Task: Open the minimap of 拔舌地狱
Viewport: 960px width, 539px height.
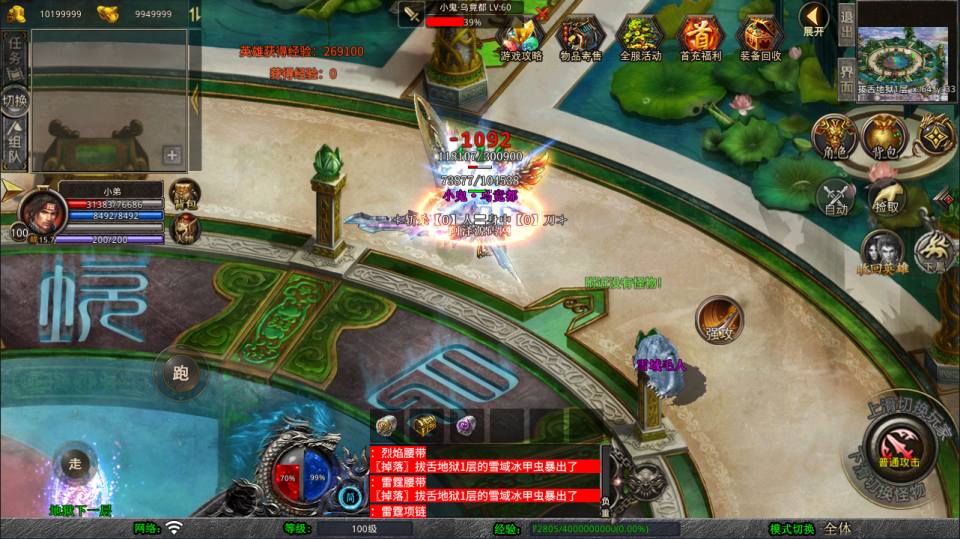Action: 906,46
